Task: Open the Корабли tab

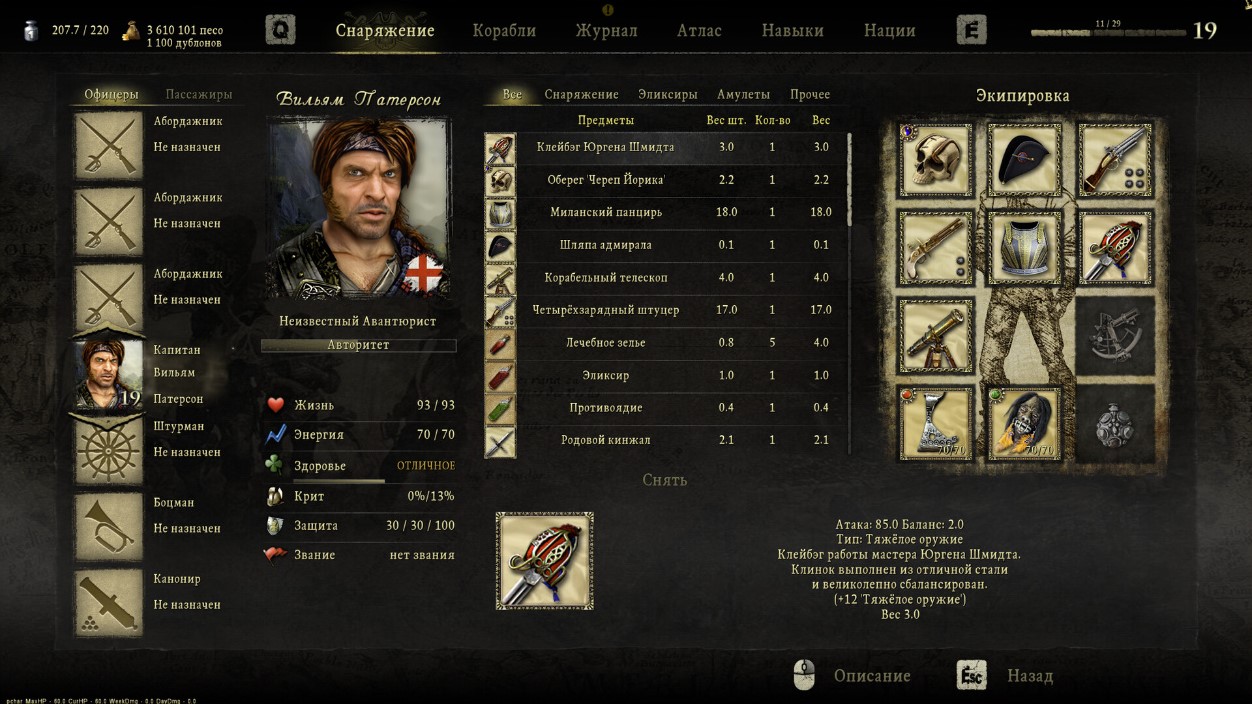Action: 504,30
